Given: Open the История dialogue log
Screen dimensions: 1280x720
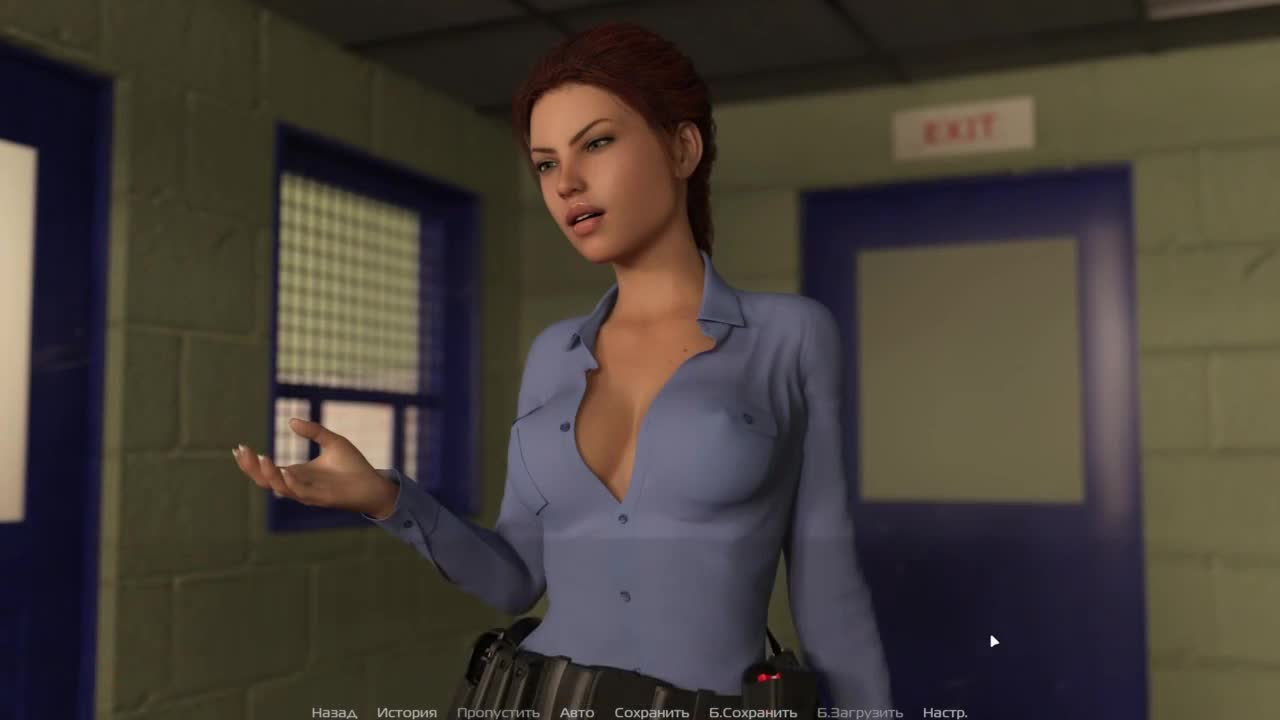Looking at the screenshot, I should click(406, 713).
